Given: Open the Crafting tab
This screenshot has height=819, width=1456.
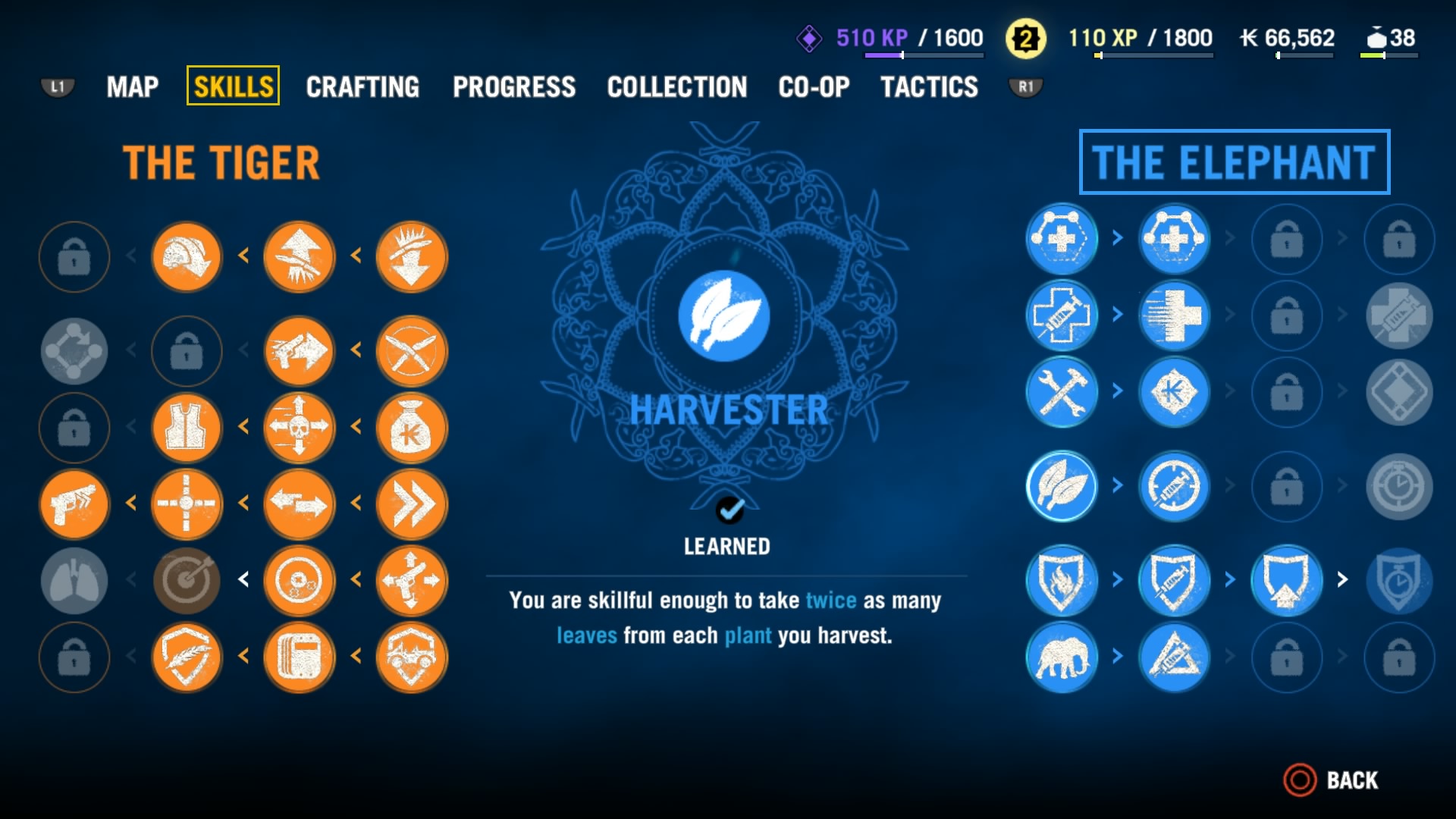Looking at the screenshot, I should [x=362, y=87].
